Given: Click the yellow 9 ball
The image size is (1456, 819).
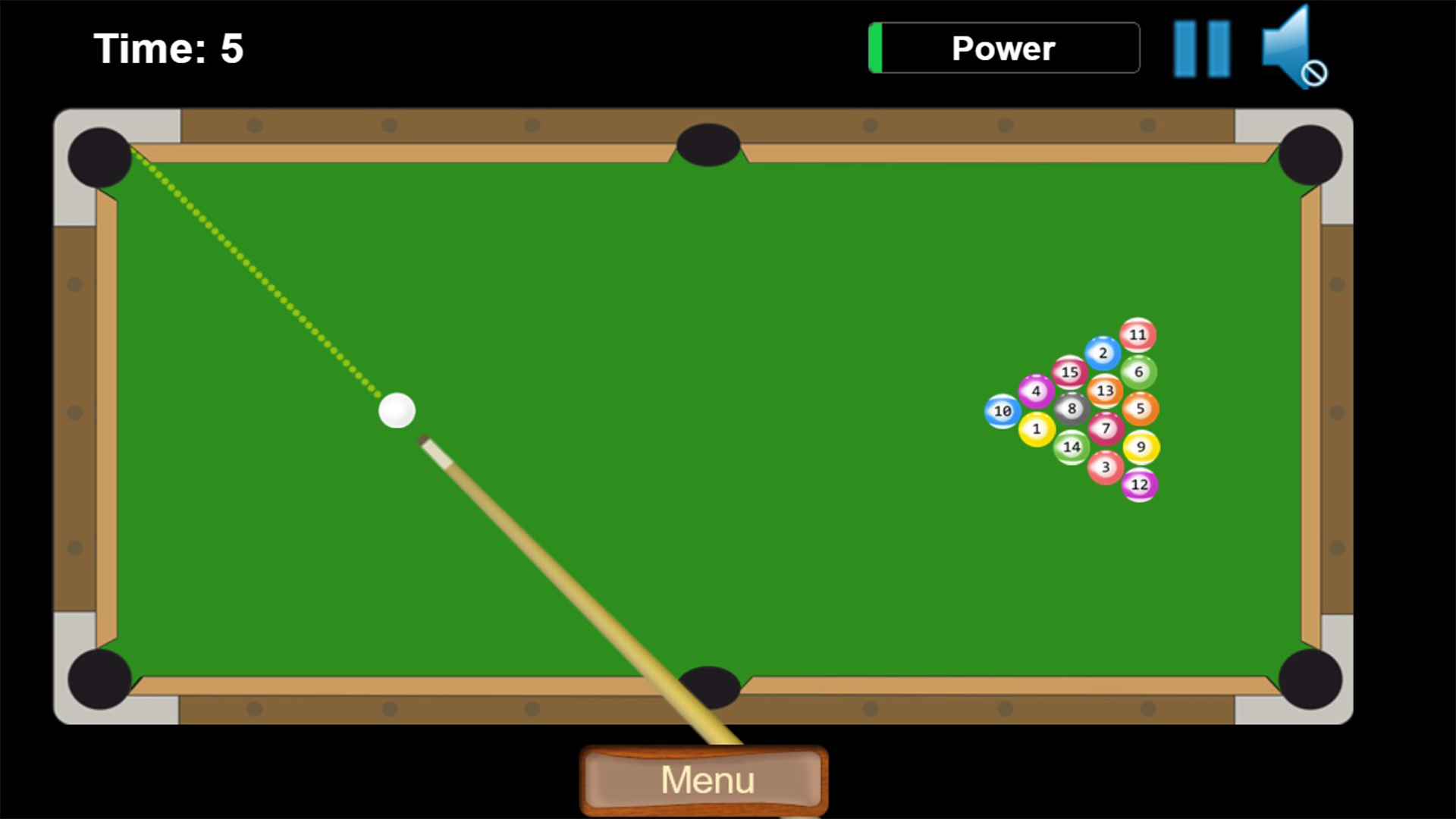Looking at the screenshot, I should (1141, 447).
